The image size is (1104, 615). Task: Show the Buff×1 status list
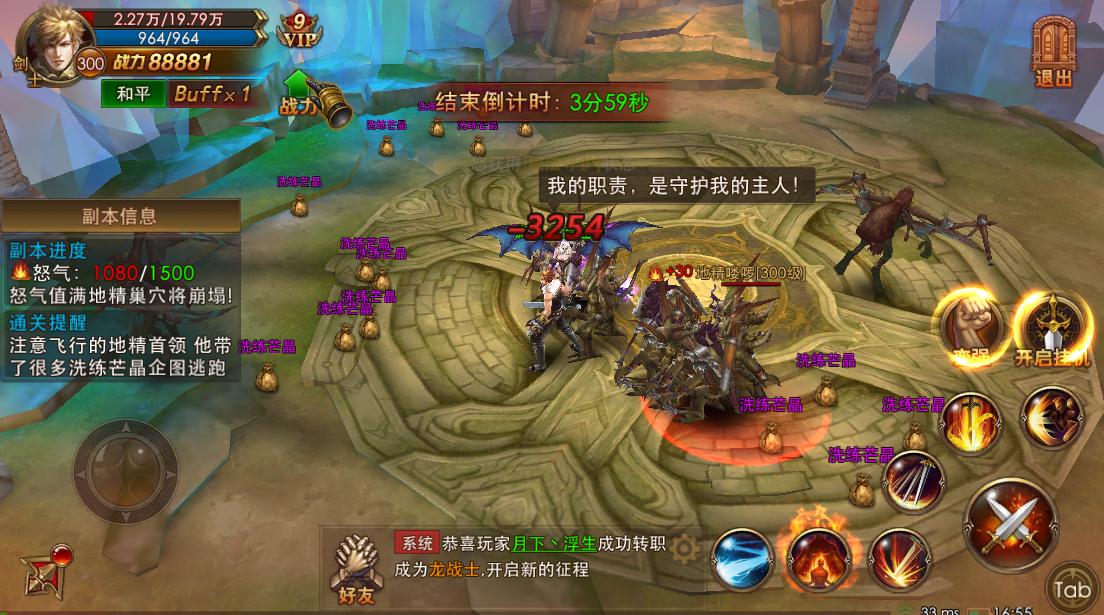[210, 95]
